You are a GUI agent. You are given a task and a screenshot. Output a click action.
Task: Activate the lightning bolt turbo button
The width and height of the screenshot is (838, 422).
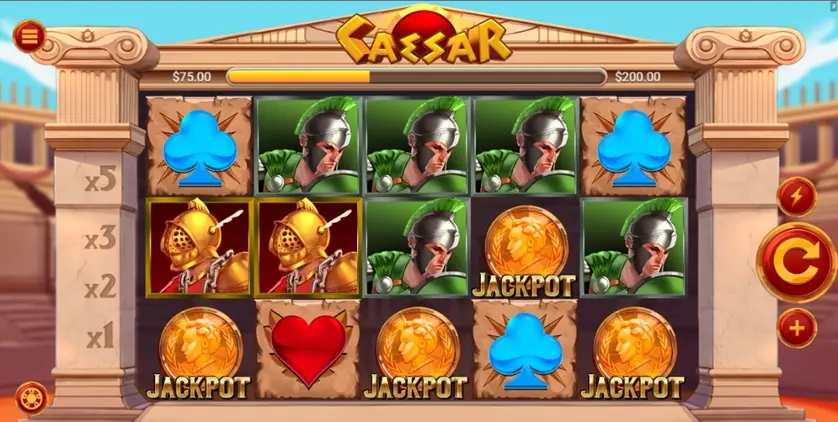pyautogui.click(x=797, y=196)
